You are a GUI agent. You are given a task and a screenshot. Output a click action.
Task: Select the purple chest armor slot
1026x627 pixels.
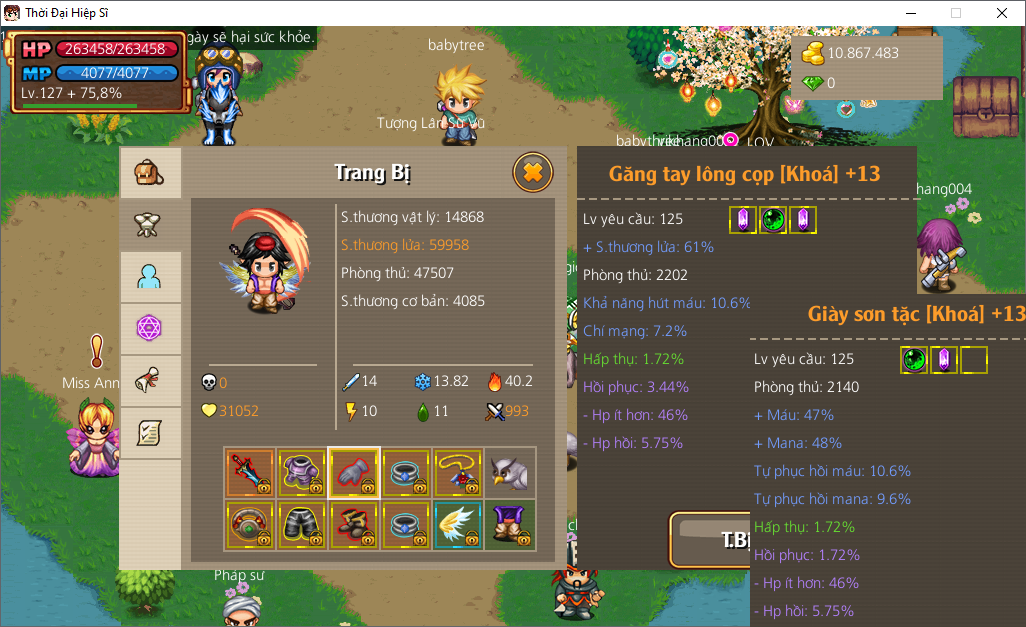(302, 473)
